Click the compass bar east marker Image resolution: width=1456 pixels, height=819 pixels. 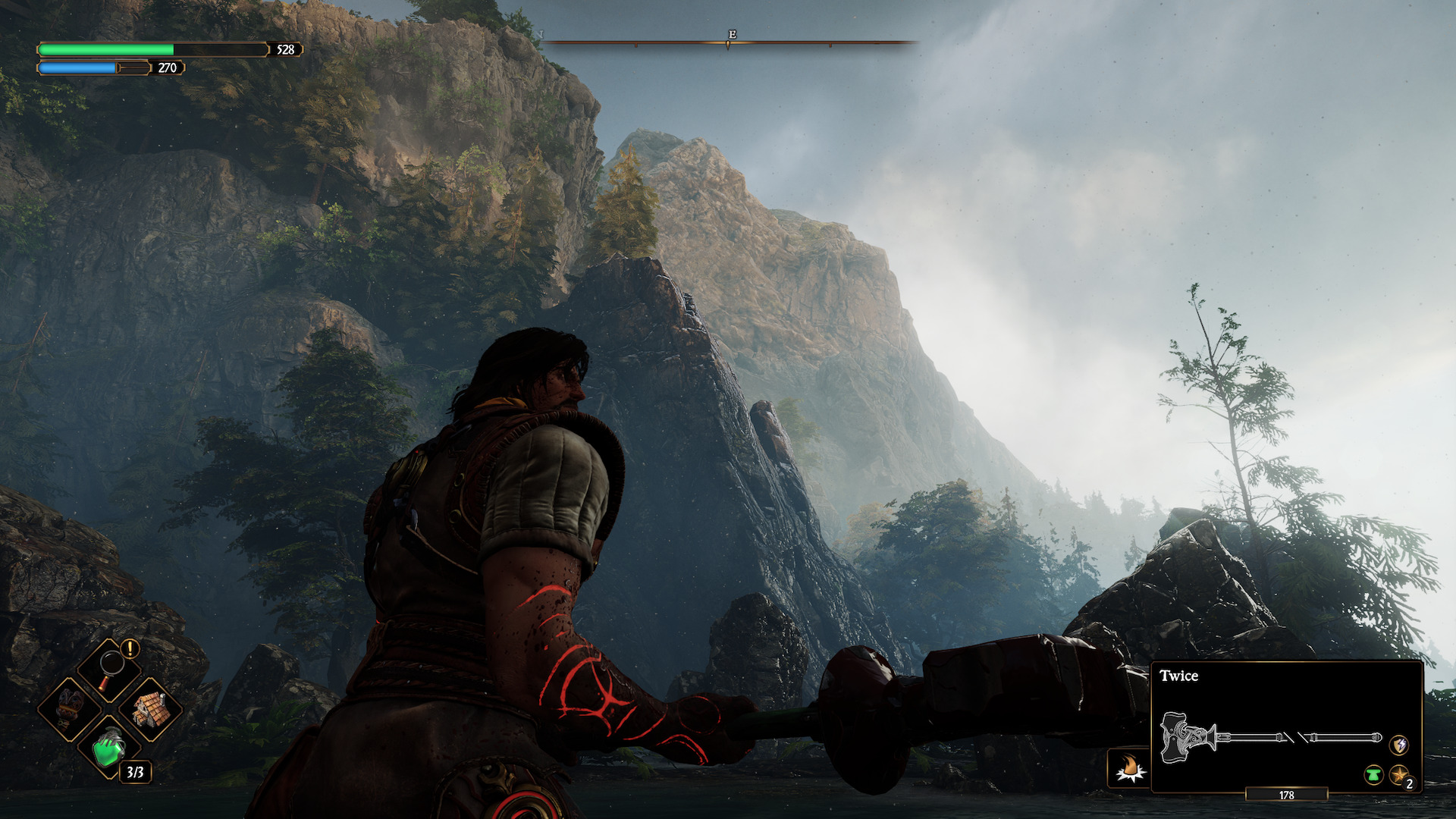[x=732, y=35]
